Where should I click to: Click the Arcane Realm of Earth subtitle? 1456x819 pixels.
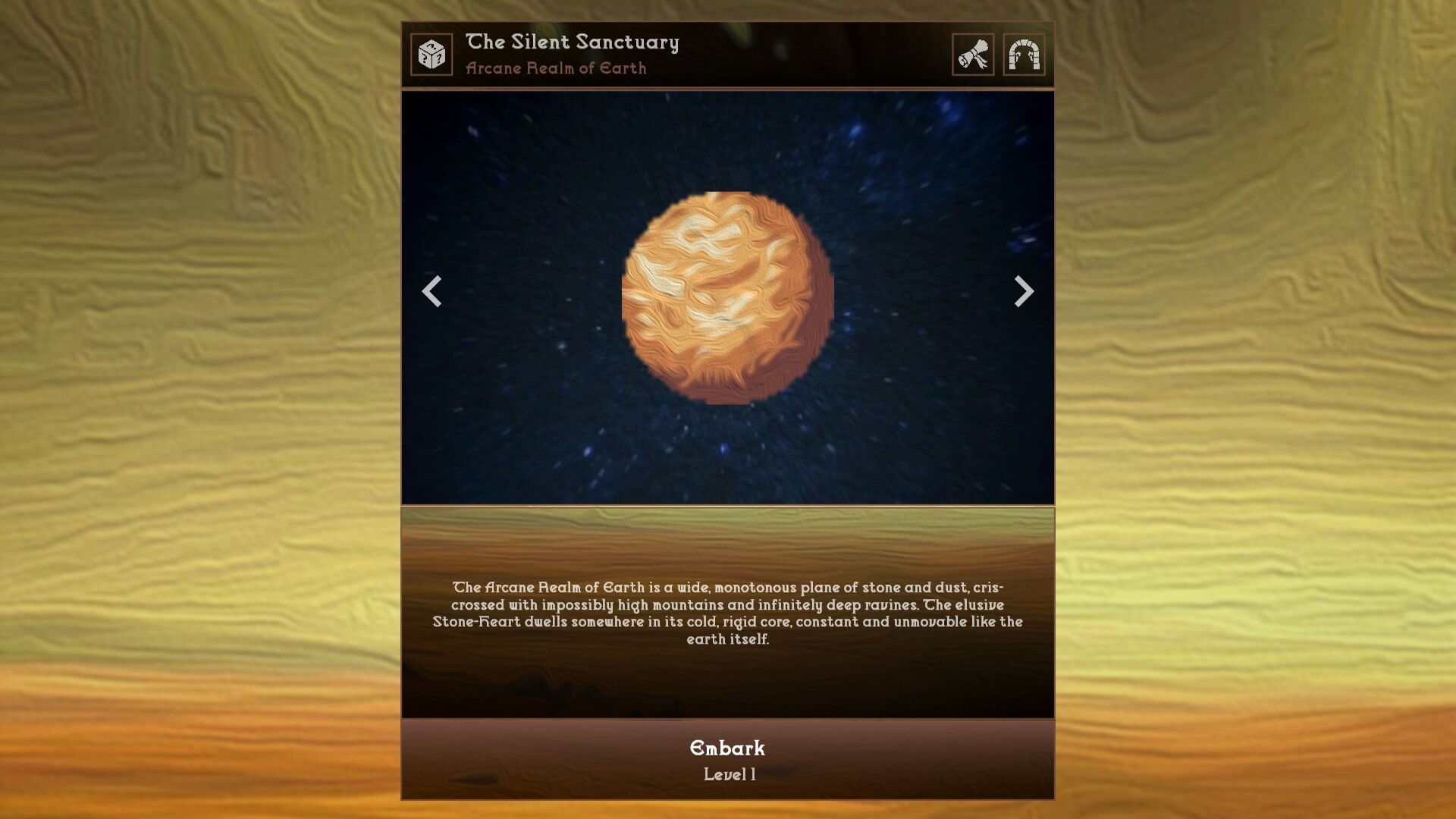(x=556, y=68)
